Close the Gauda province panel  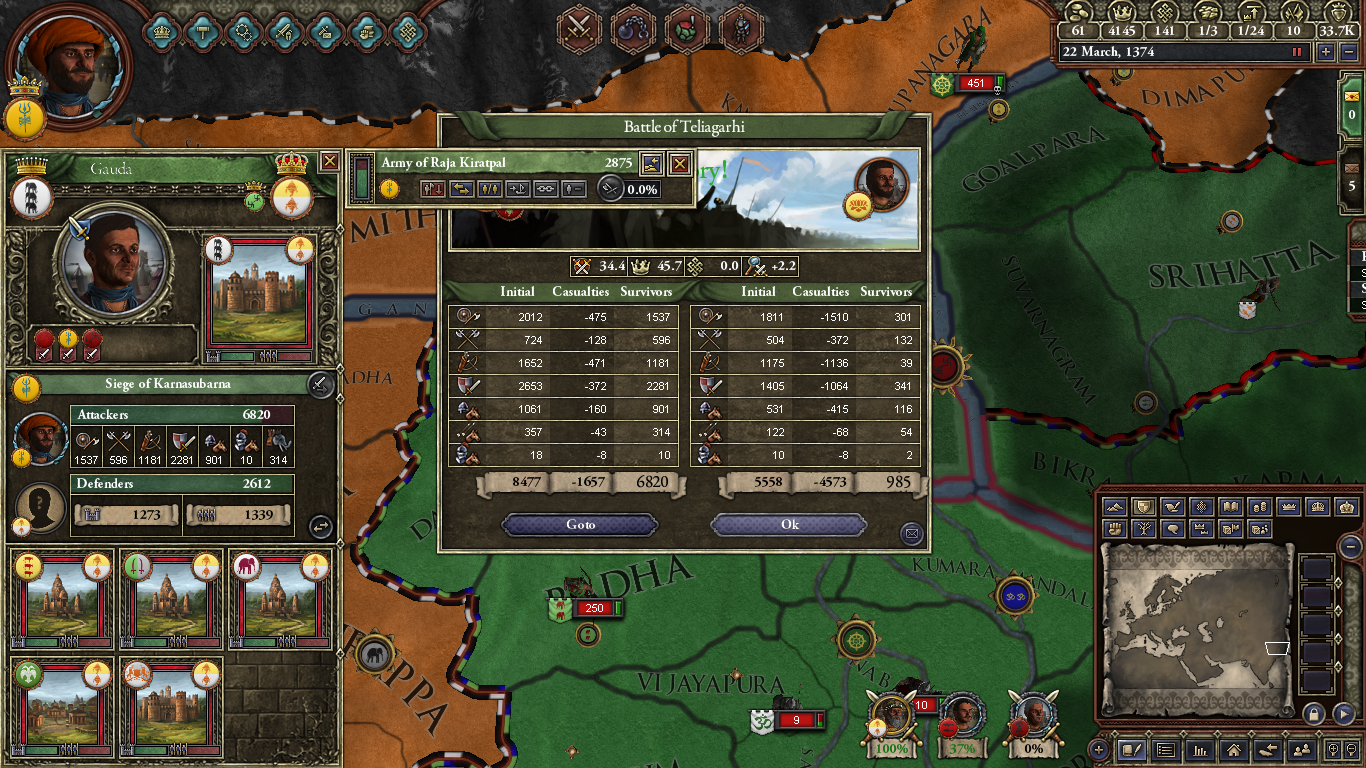(x=329, y=161)
